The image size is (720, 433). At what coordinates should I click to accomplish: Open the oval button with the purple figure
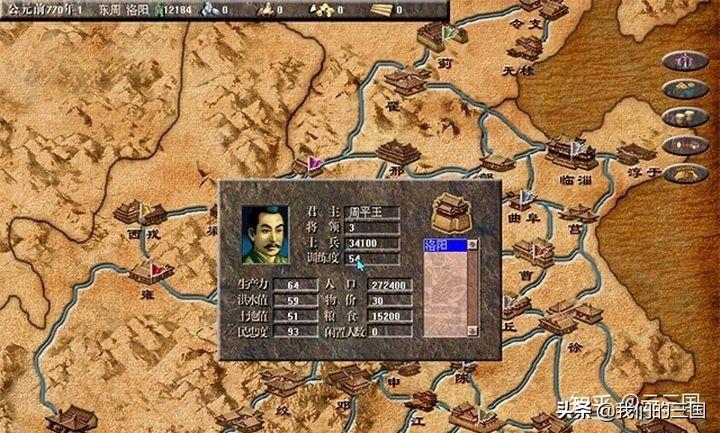685,60
